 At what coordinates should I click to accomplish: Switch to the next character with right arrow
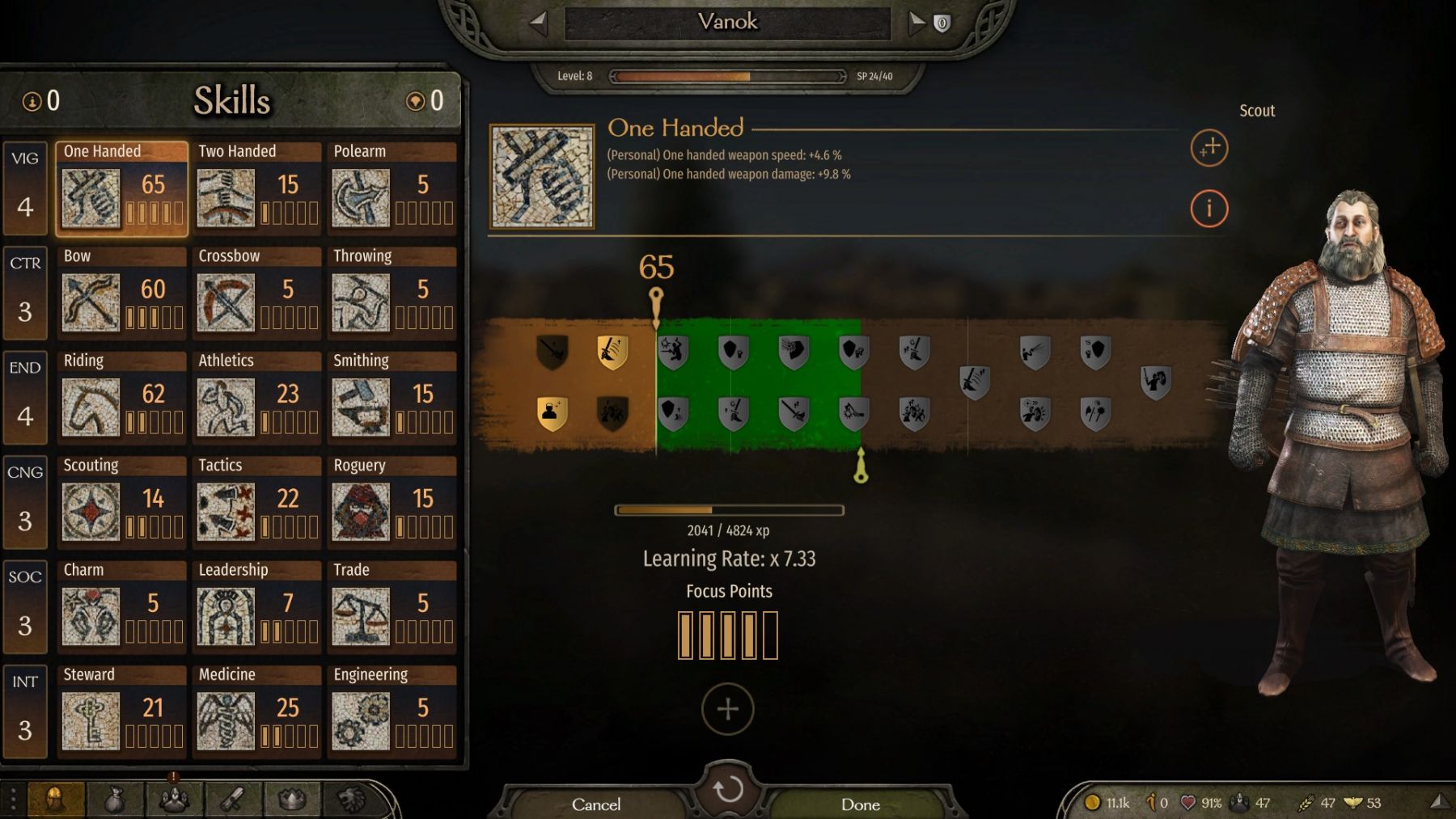916,23
